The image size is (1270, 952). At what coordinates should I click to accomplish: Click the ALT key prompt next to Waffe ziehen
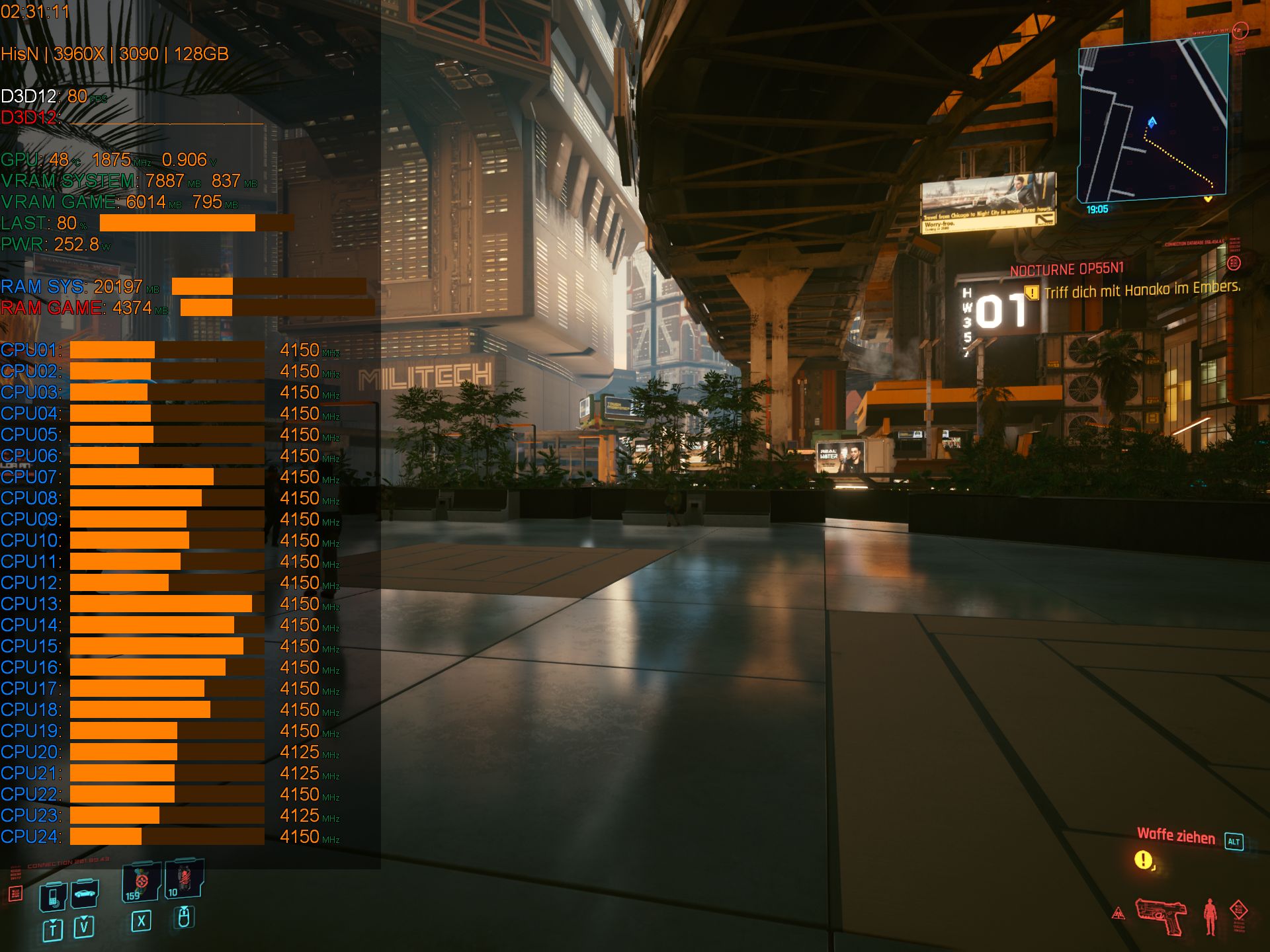1234,842
